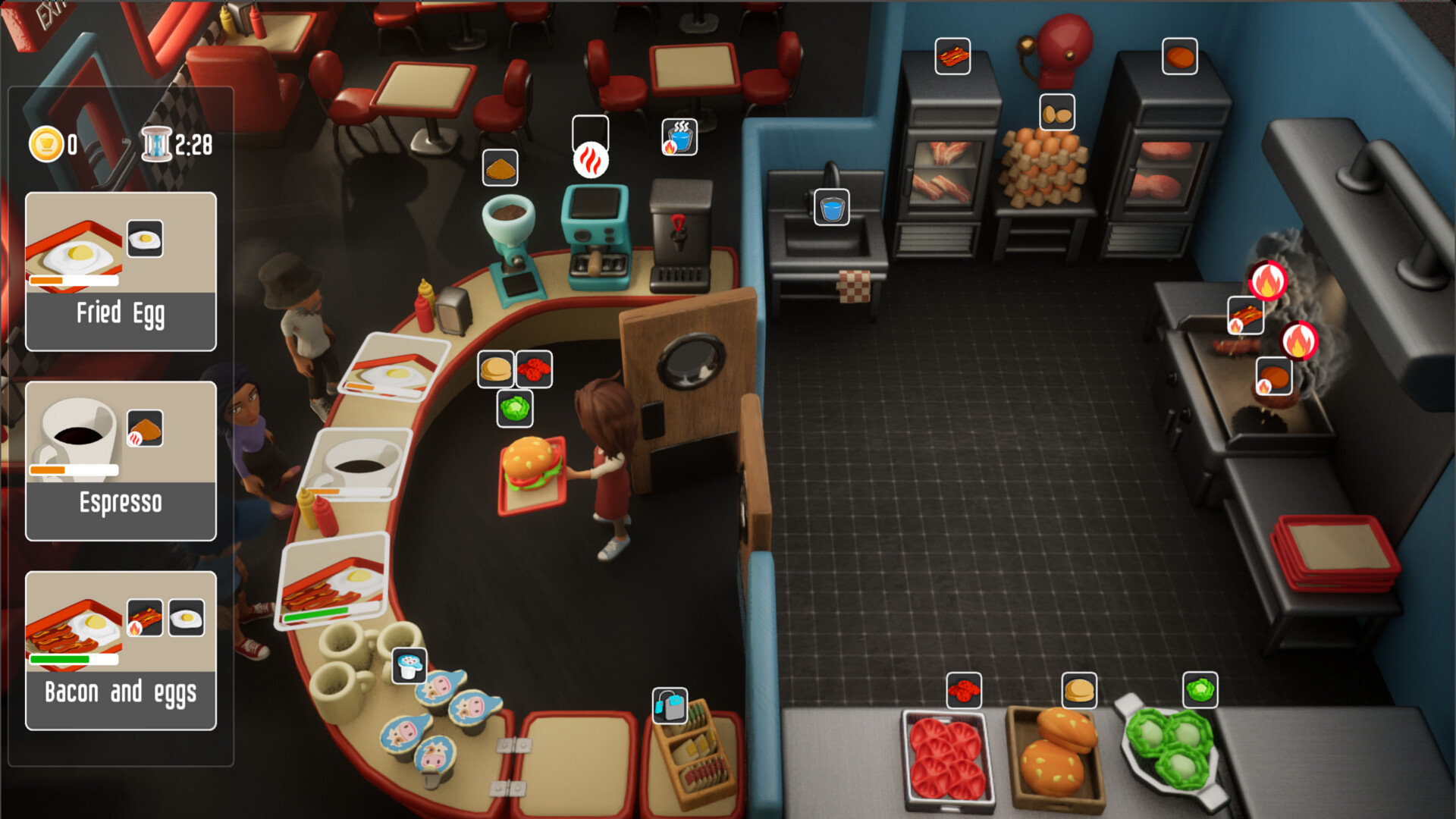Click the tomato icon above the tomato tray

click(x=964, y=690)
